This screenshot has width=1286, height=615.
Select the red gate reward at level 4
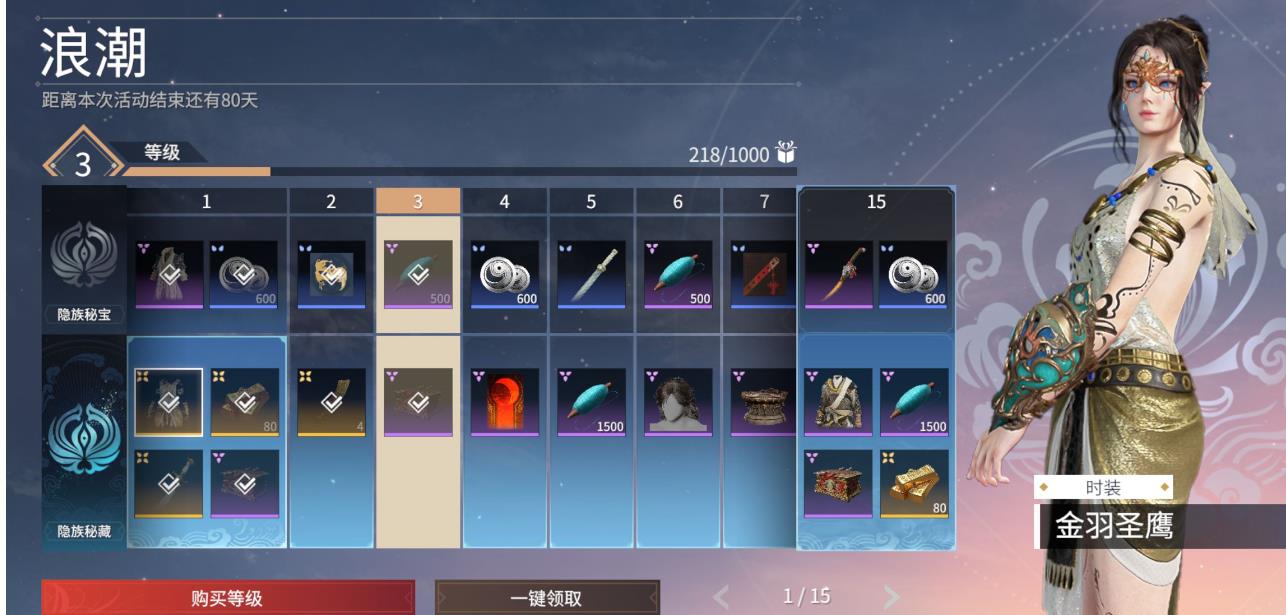505,402
